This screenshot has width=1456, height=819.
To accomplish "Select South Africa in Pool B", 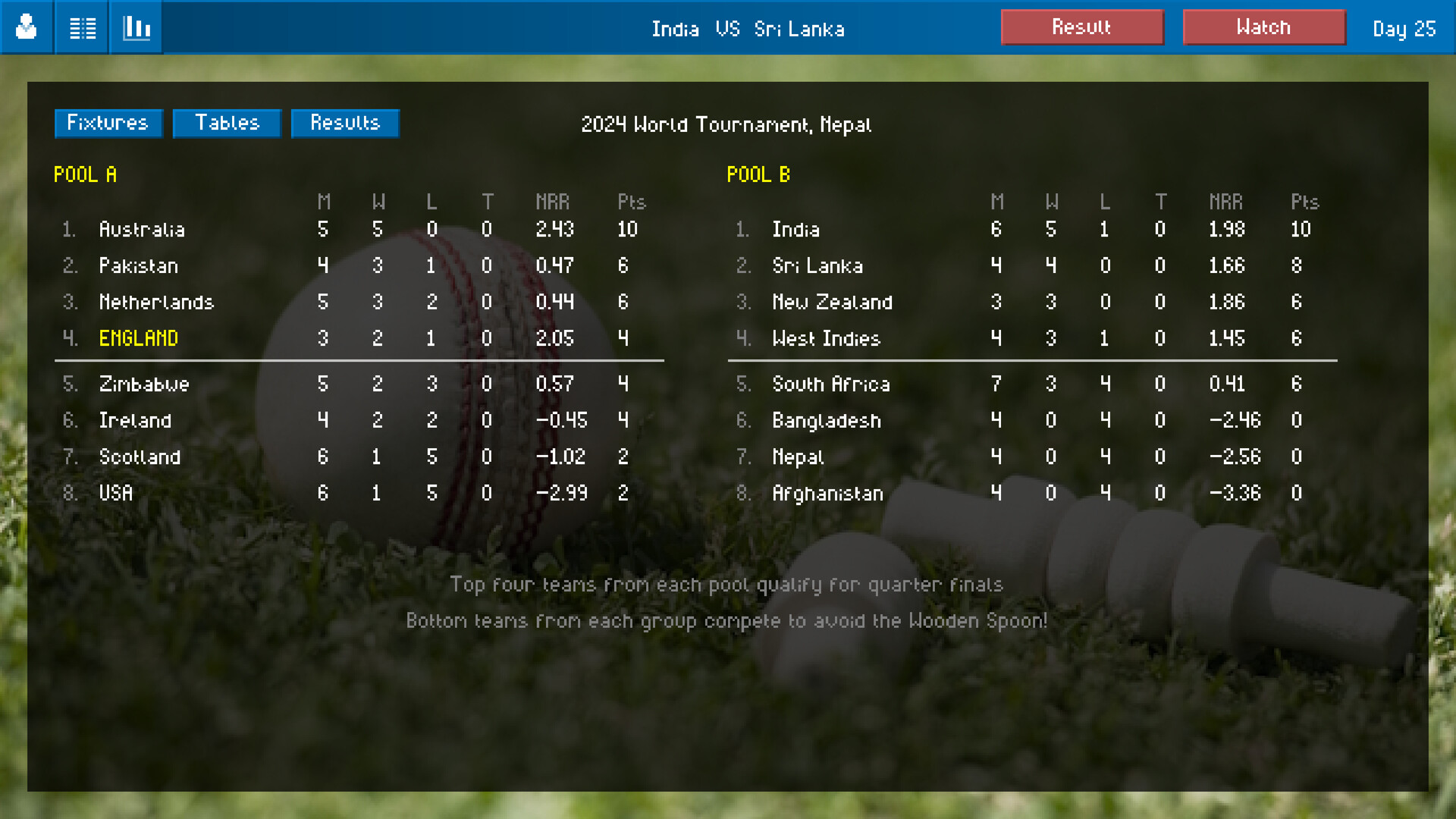I will point(831,384).
